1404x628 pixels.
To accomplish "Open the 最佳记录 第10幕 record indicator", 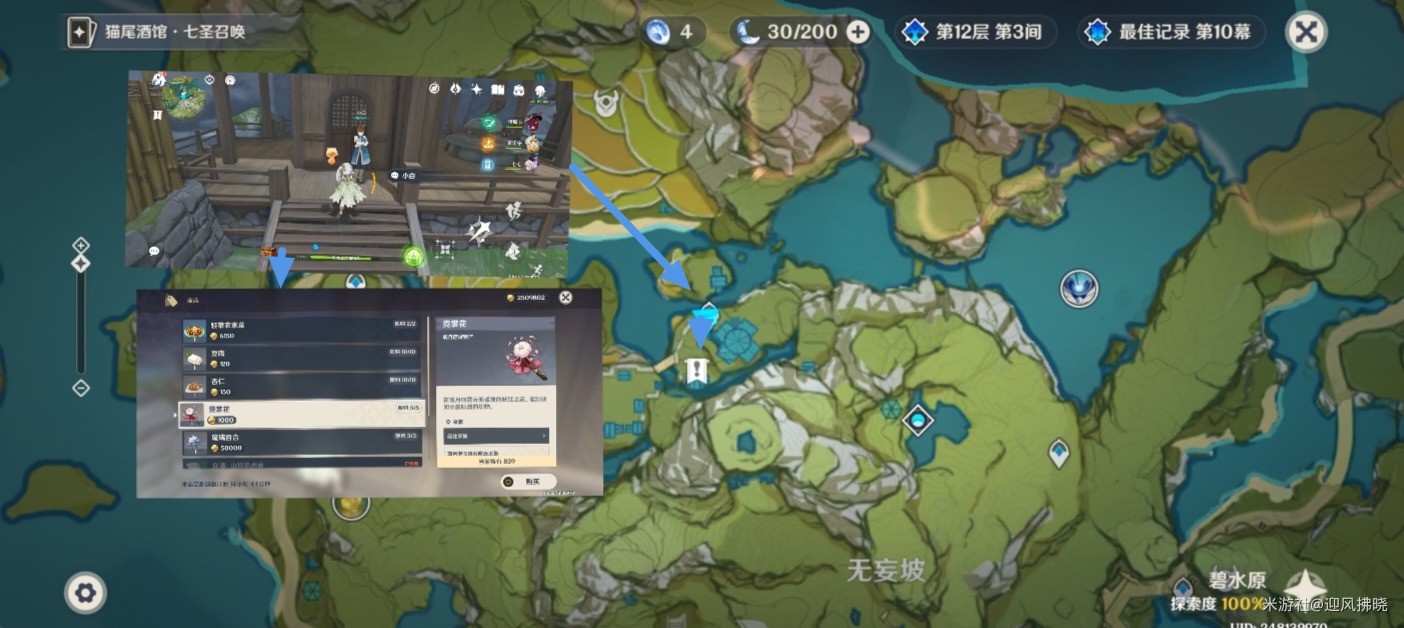I will pyautogui.click(x=1171, y=32).
